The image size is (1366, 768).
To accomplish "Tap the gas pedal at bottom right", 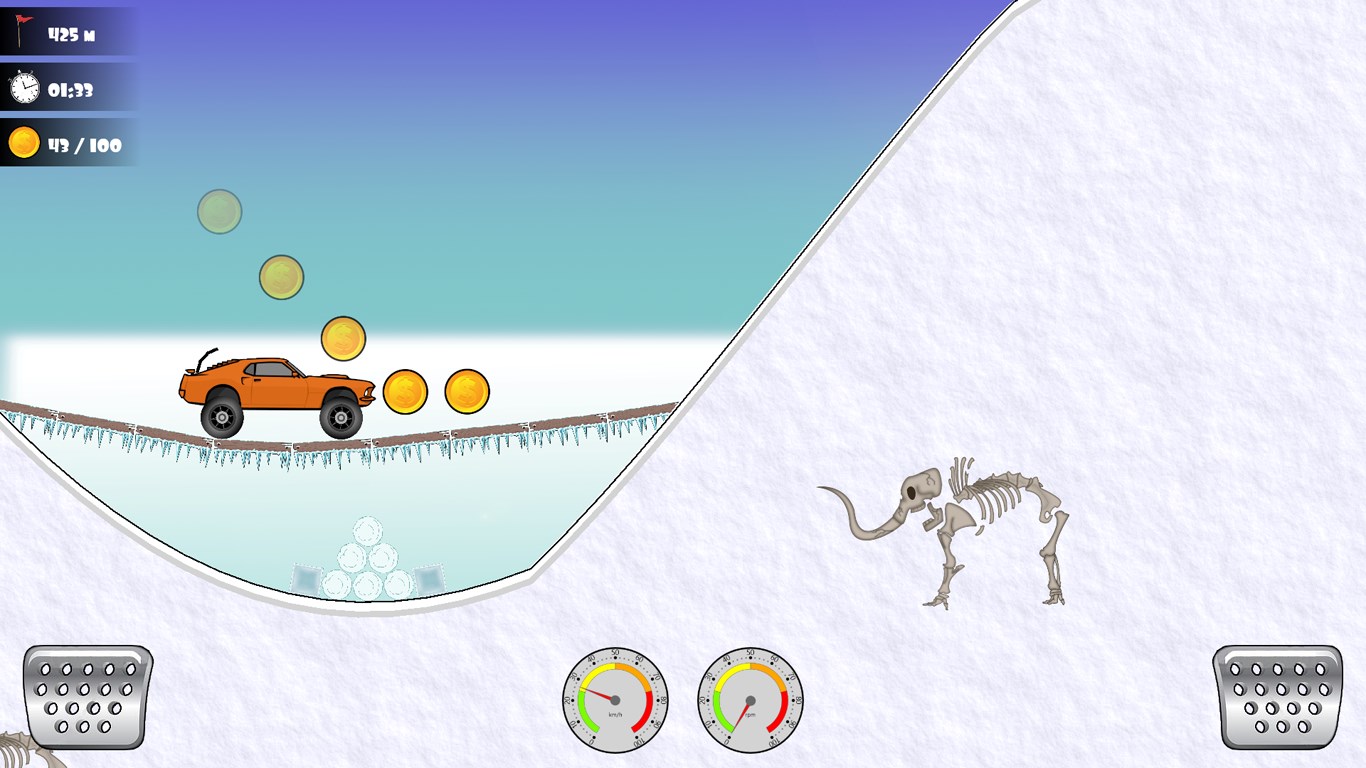I will coord(1277,697).
